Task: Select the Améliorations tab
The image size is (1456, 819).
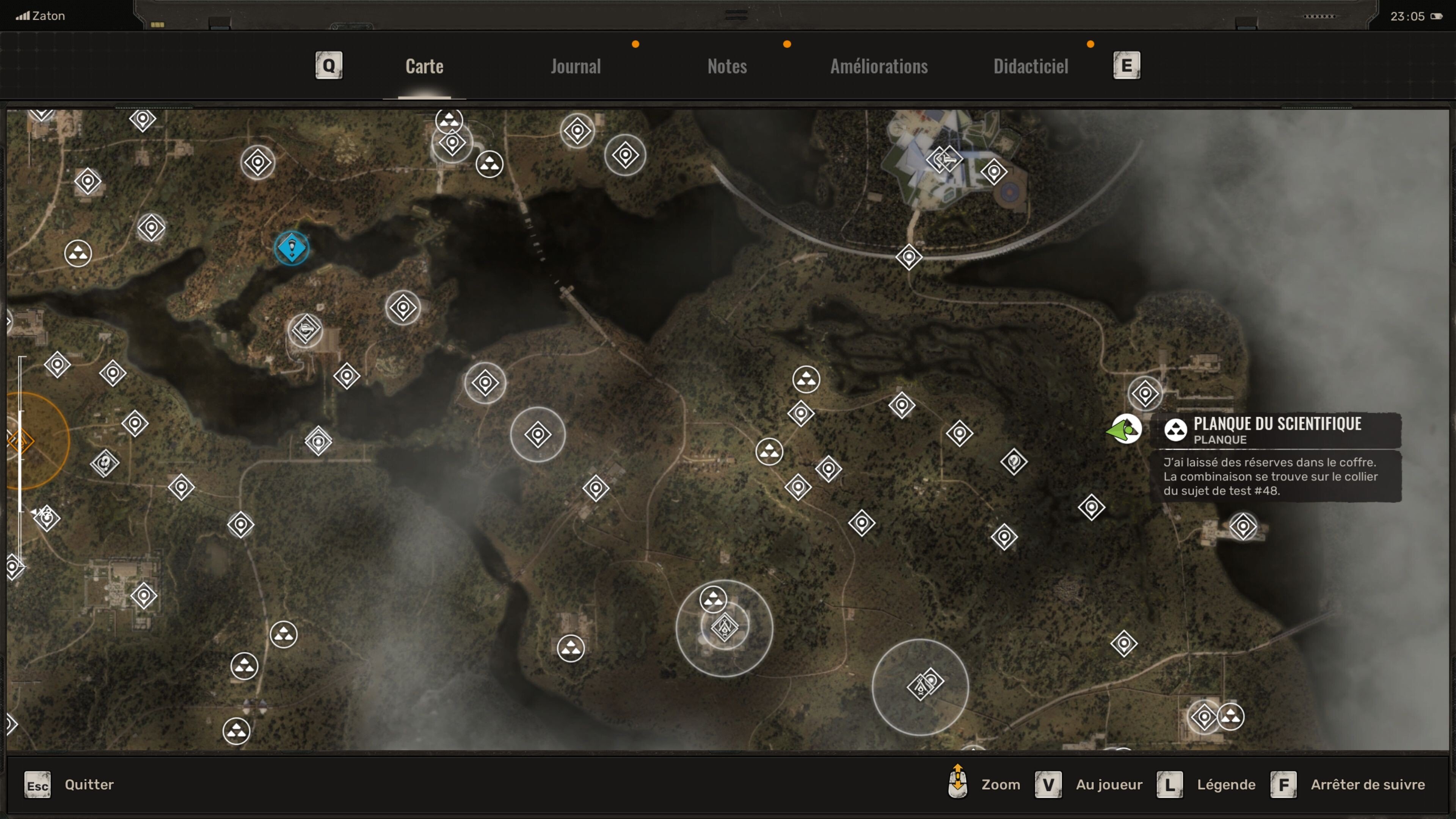Action: 879,66
